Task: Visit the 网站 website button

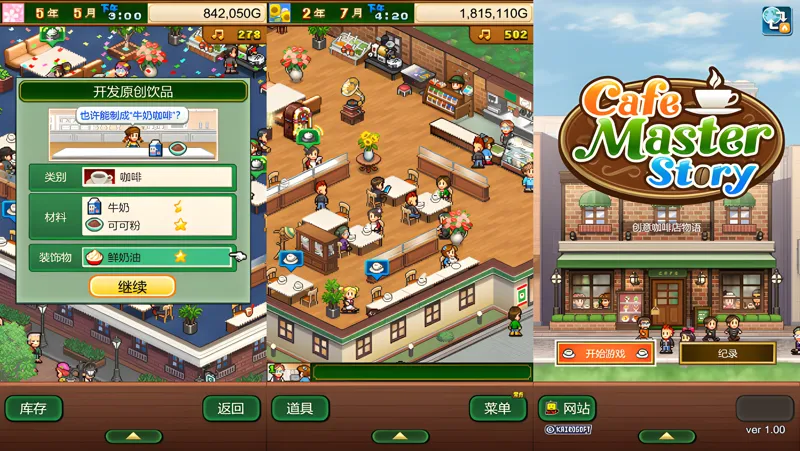Action: [x=567, y=408]
